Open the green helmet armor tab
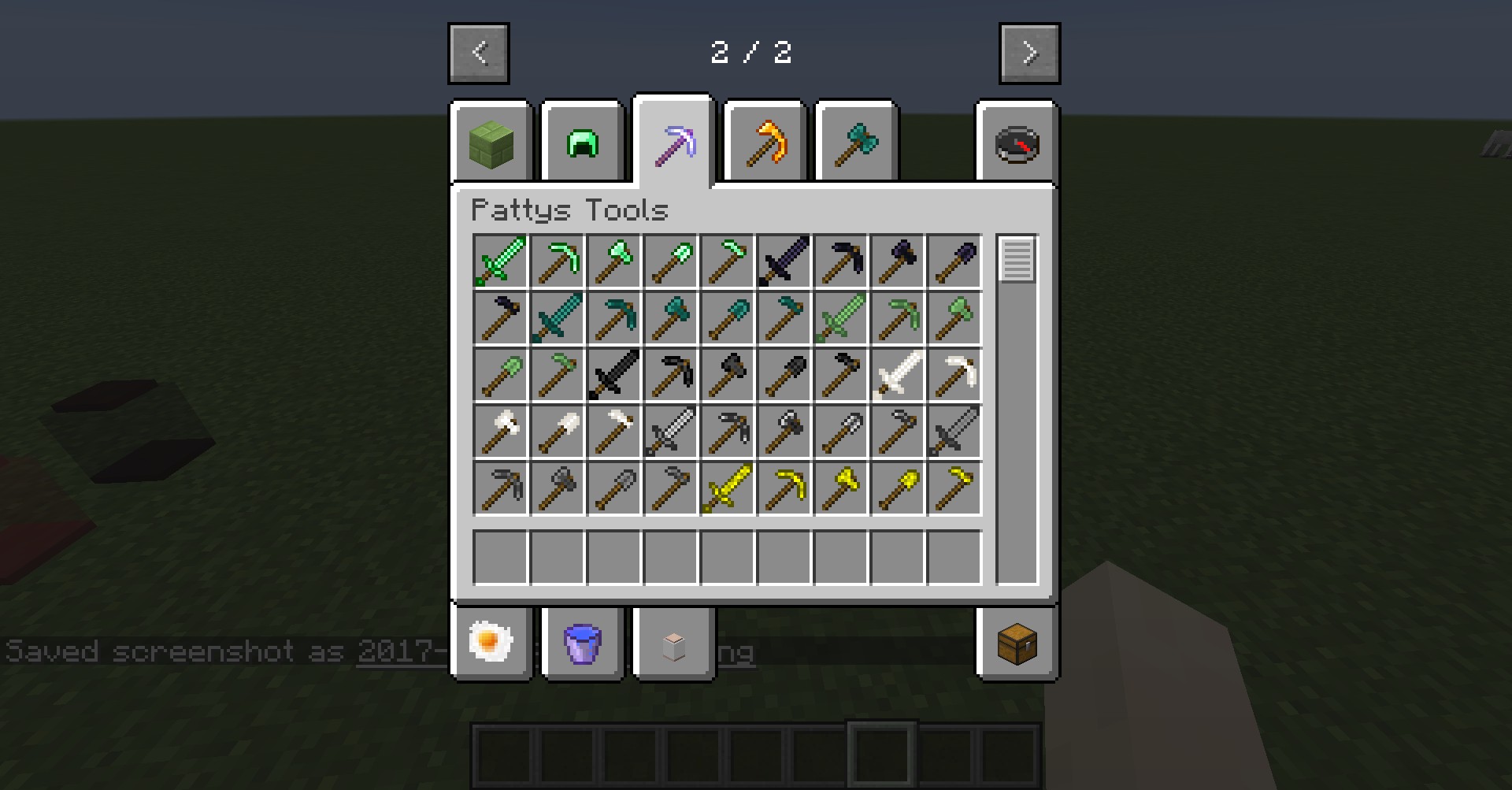The width and height of the screenshot is (1512, 790). point(583,143)
